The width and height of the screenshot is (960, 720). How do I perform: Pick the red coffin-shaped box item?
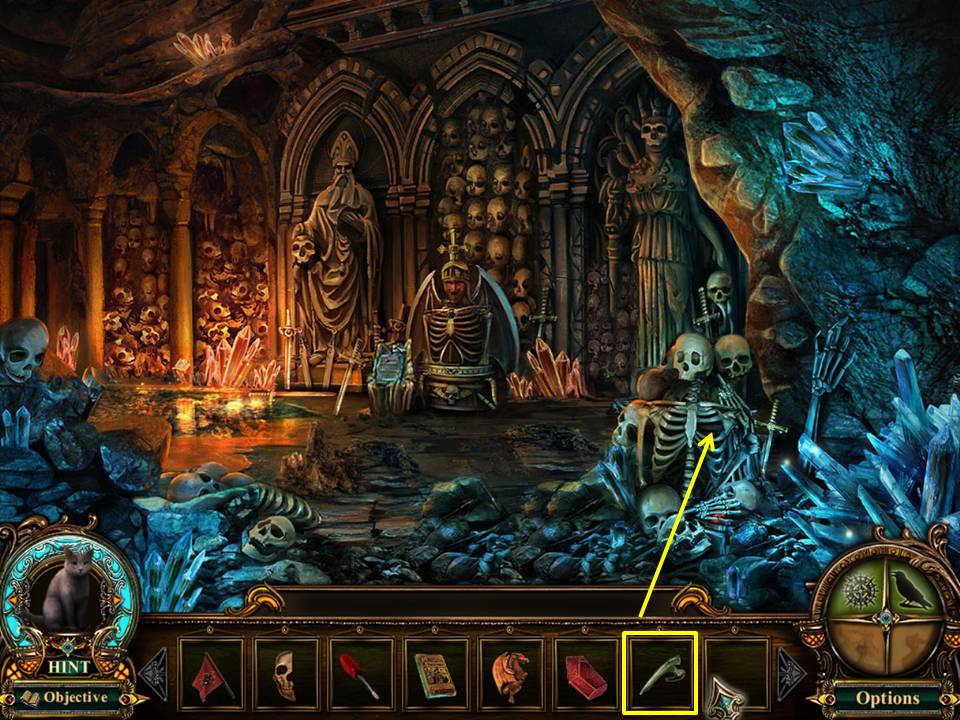click(585, 674)
